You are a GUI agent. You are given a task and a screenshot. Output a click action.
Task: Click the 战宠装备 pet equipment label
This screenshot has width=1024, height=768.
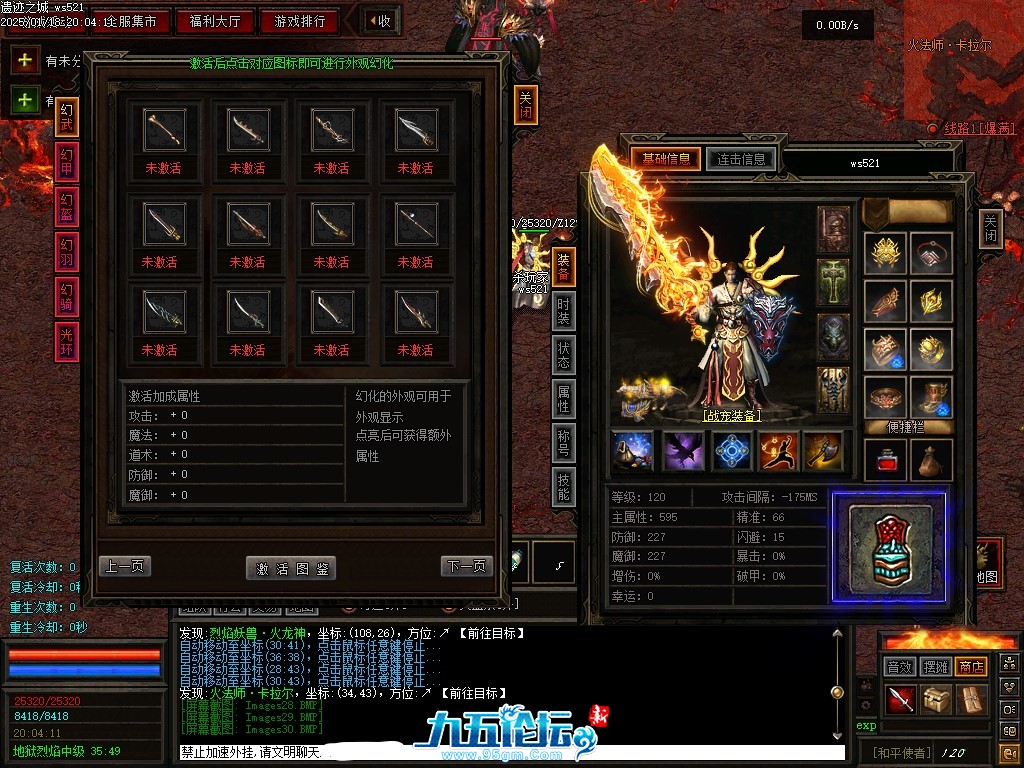(731, 416)
